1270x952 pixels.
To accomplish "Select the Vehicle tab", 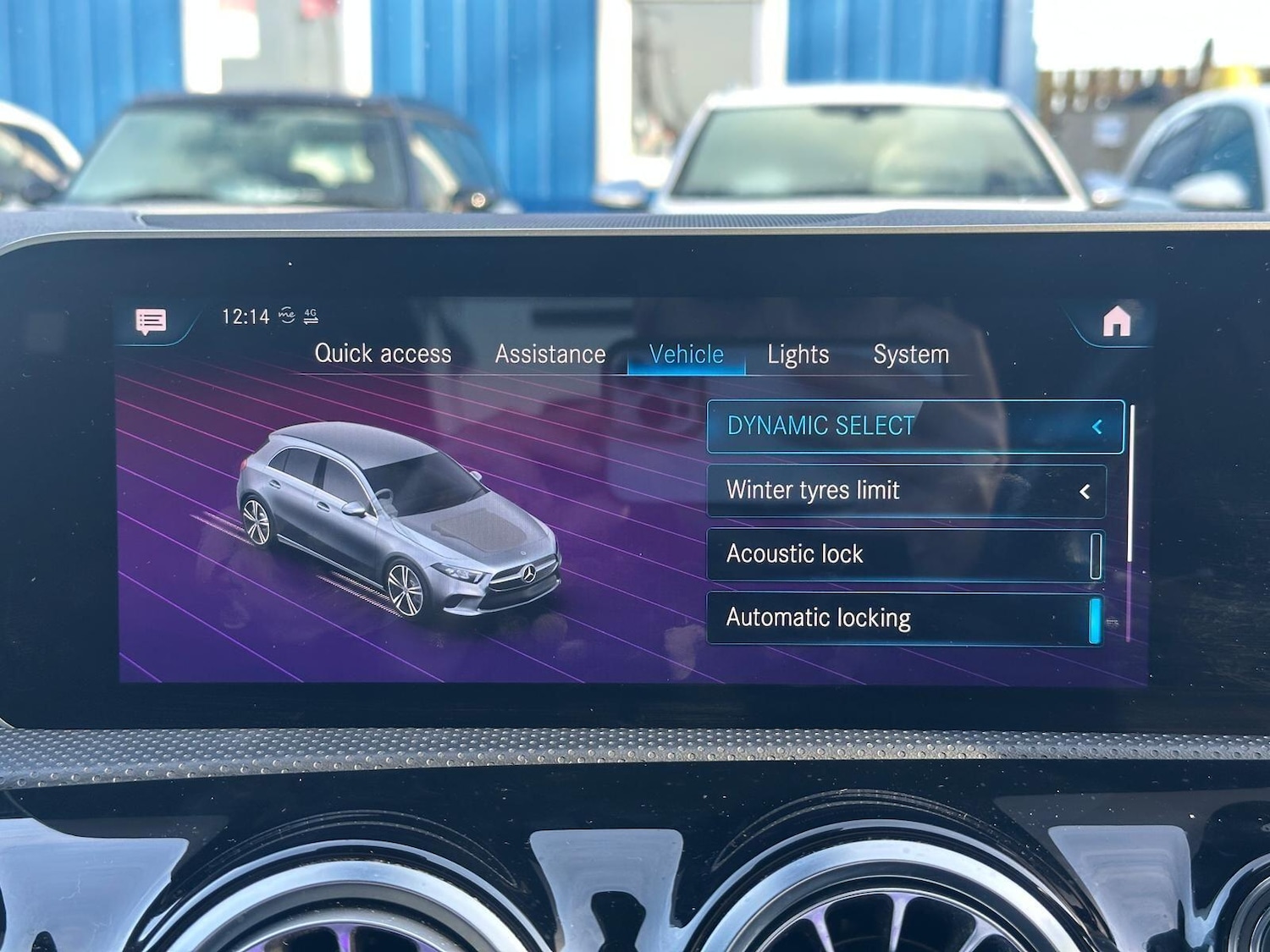I will [x=685, y=354].
